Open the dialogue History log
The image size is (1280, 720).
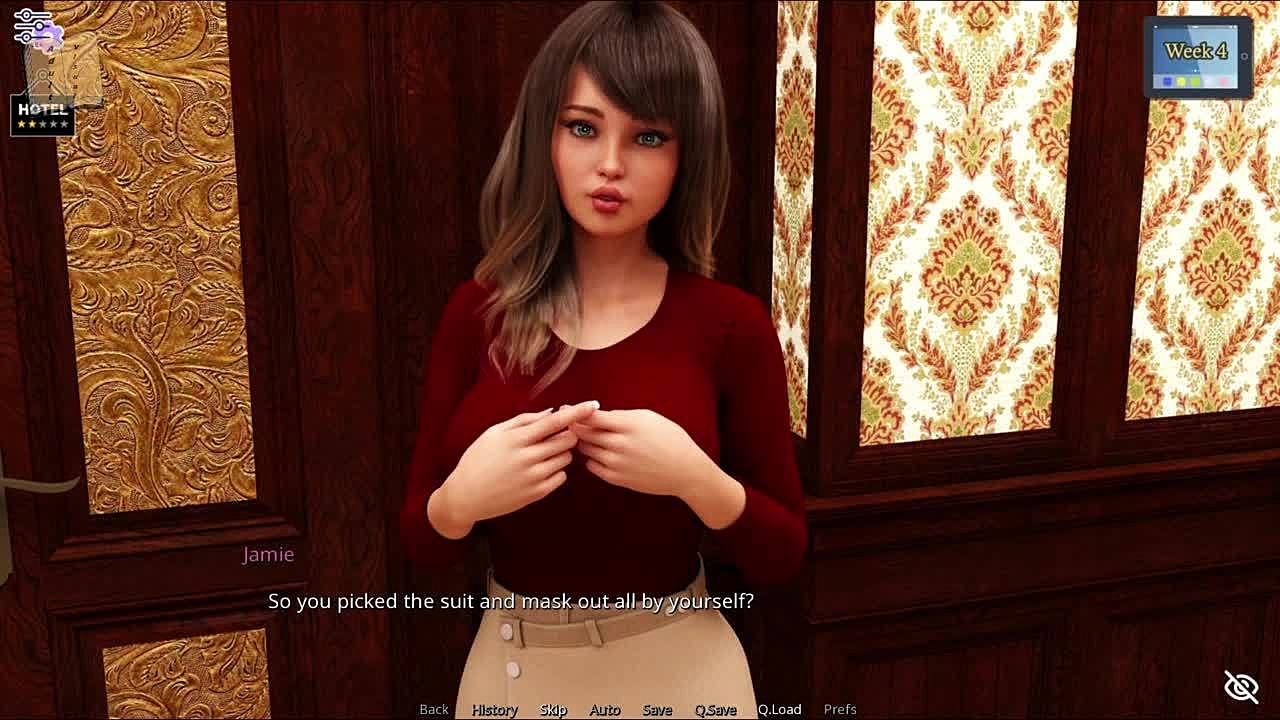(x=495, y=709)
